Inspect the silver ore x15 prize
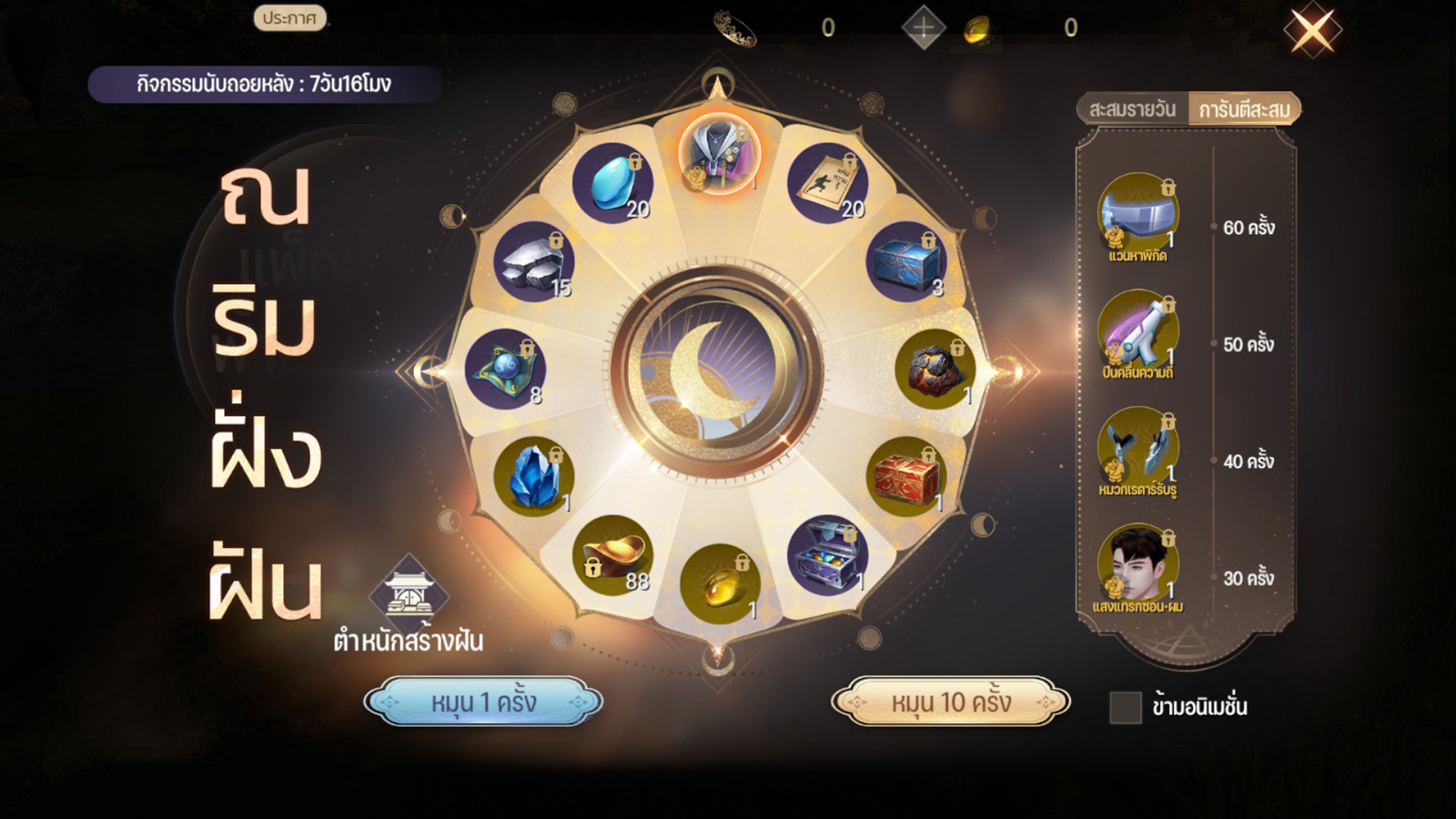The image size is (1456, 819). point(534,262)
